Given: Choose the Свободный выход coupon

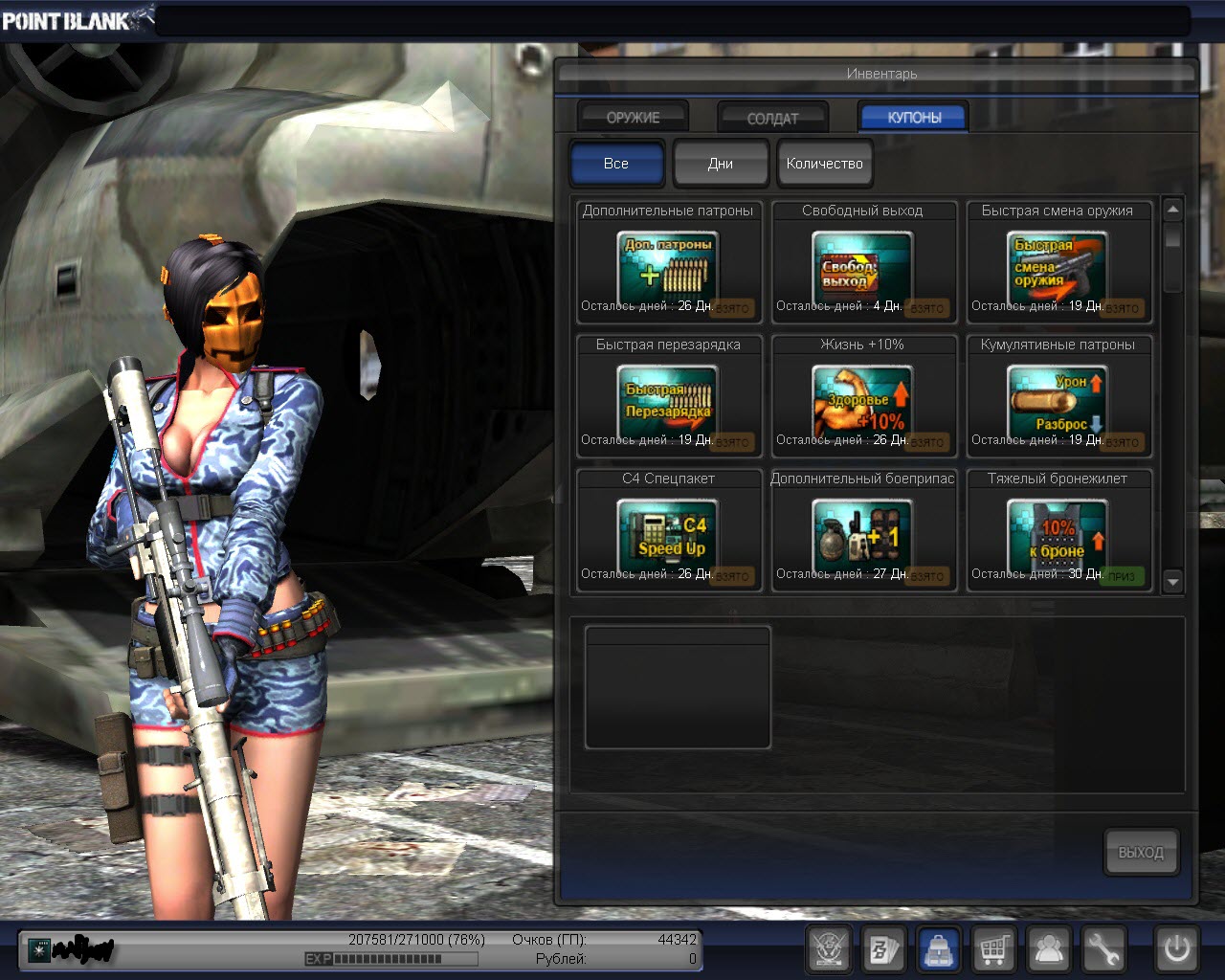Looking at the screenshot, I should click(862, 263).
